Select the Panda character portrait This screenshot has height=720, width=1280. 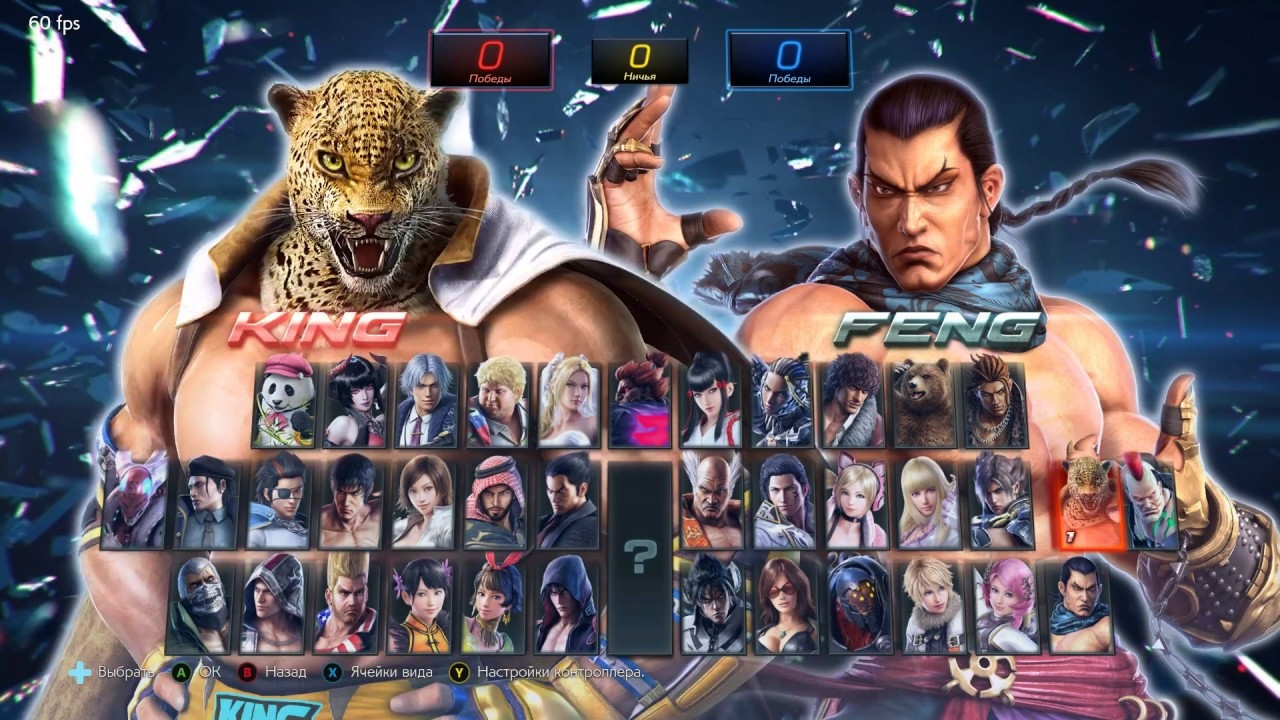point(284,404)
